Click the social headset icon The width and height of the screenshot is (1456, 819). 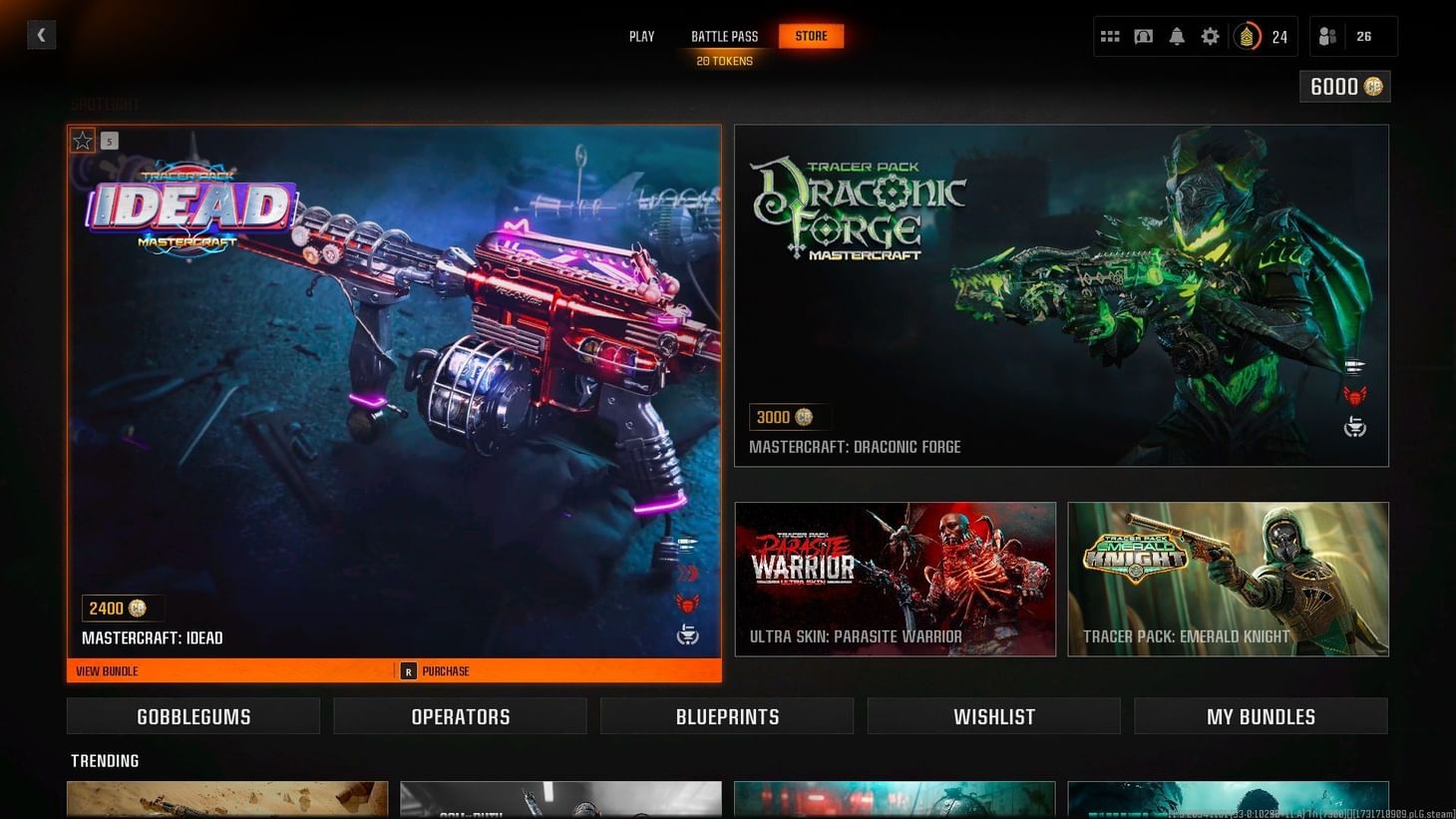point(1143,36)
